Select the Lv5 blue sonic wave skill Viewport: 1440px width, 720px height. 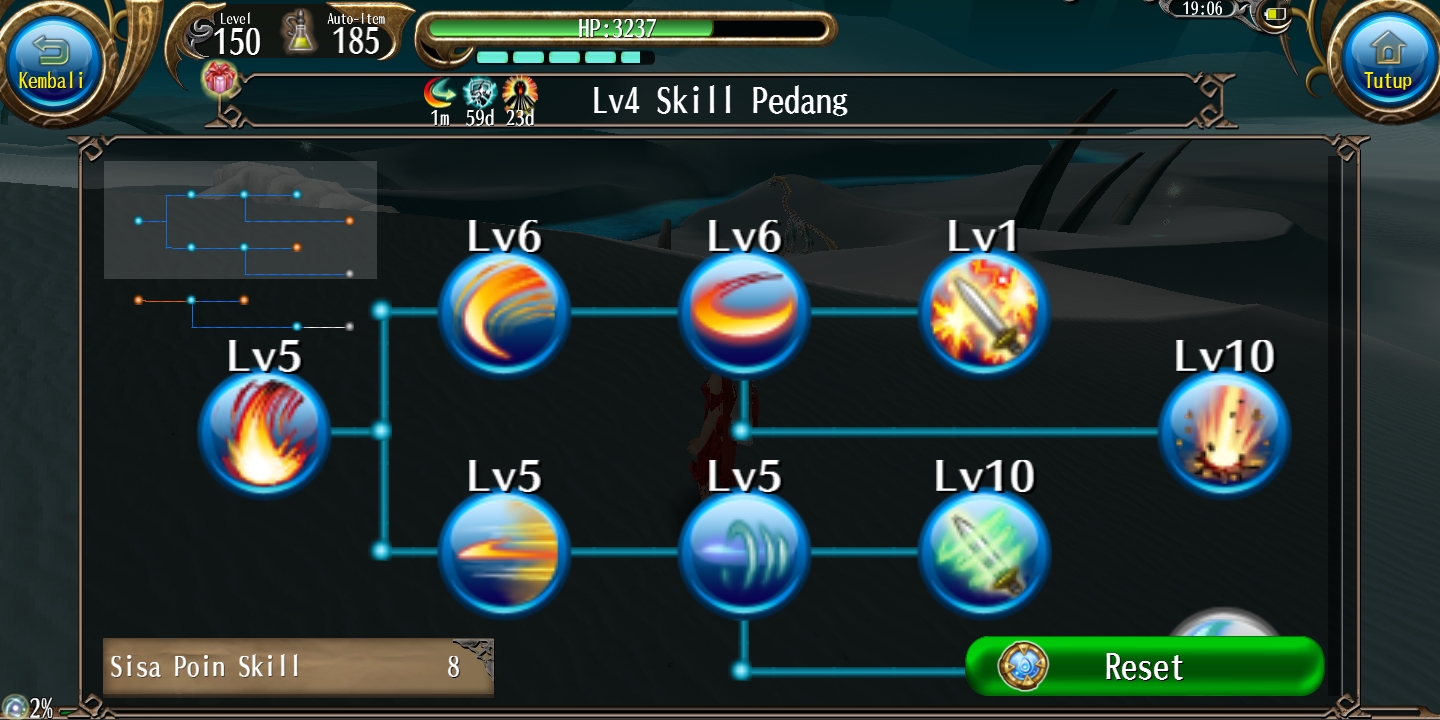(744, 551)
